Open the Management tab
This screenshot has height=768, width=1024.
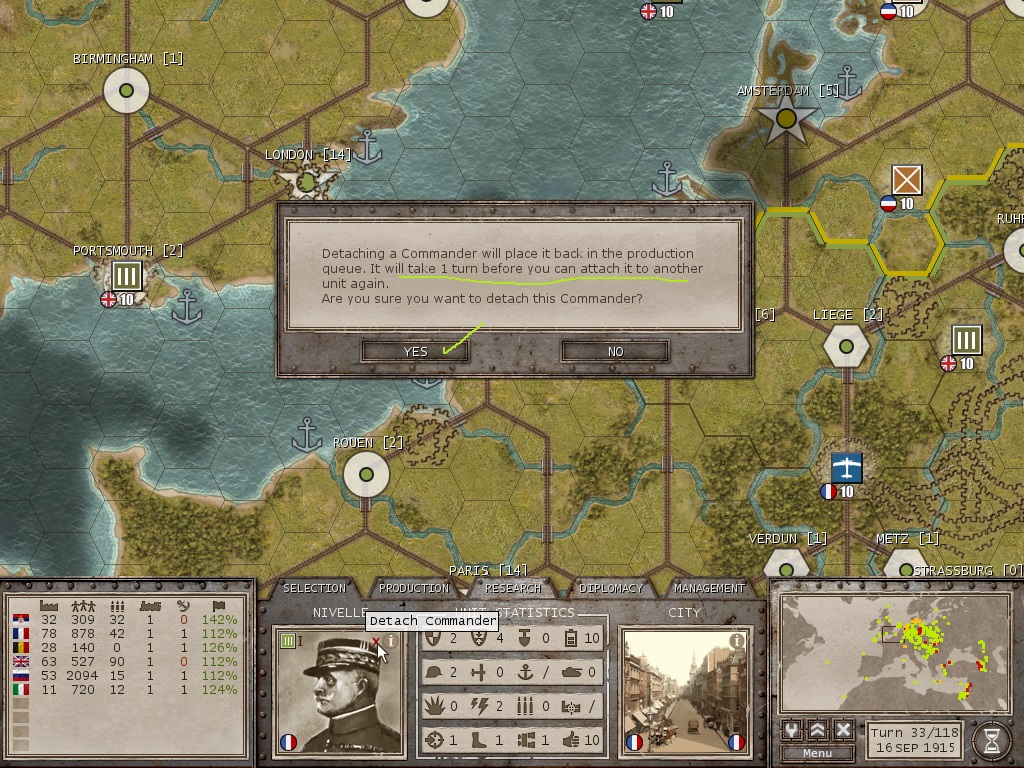pyautogui.click(x=709, y=588)
